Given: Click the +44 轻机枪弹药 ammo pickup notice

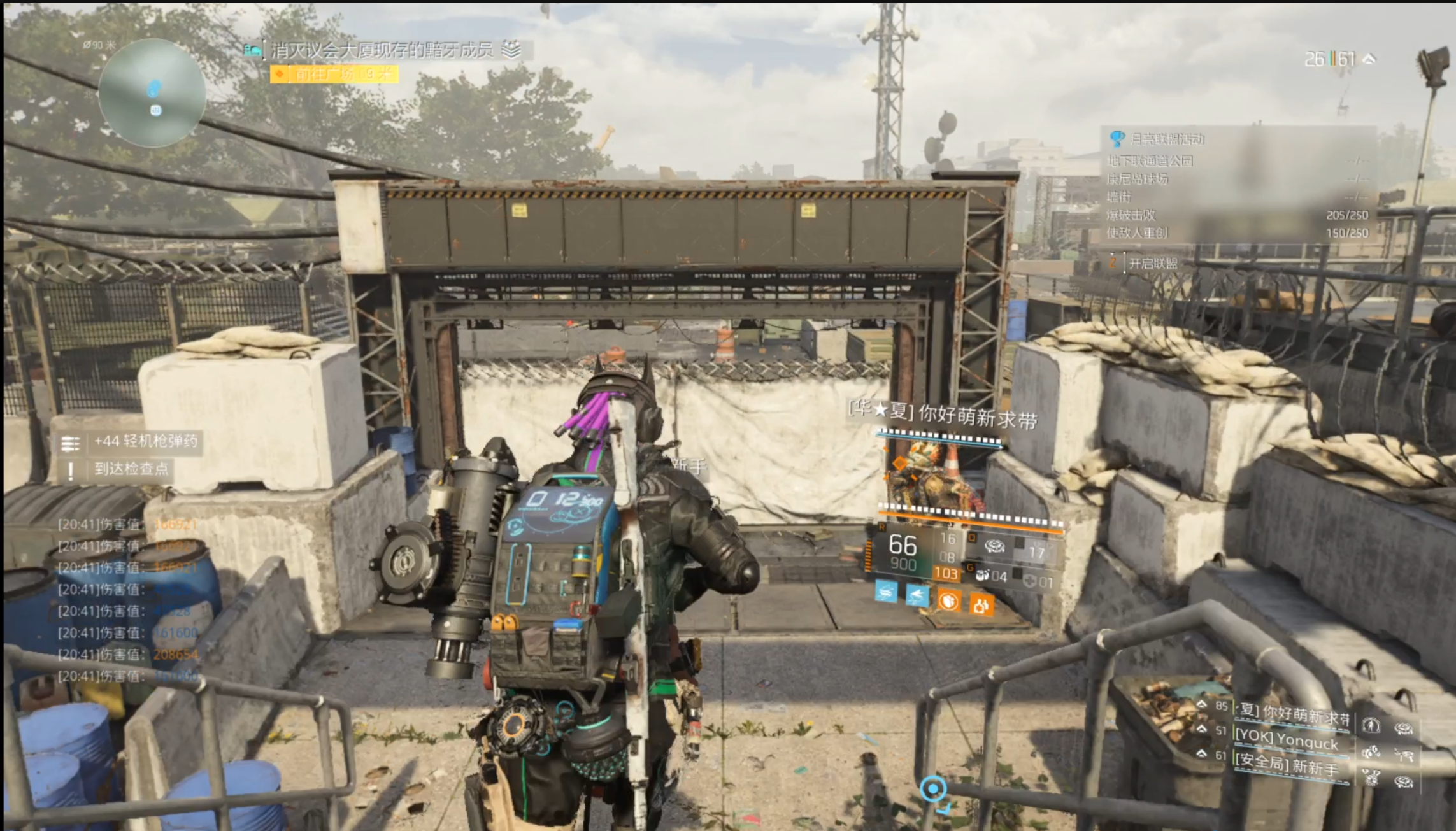Looking at the screenshot, I should [145, 441].
